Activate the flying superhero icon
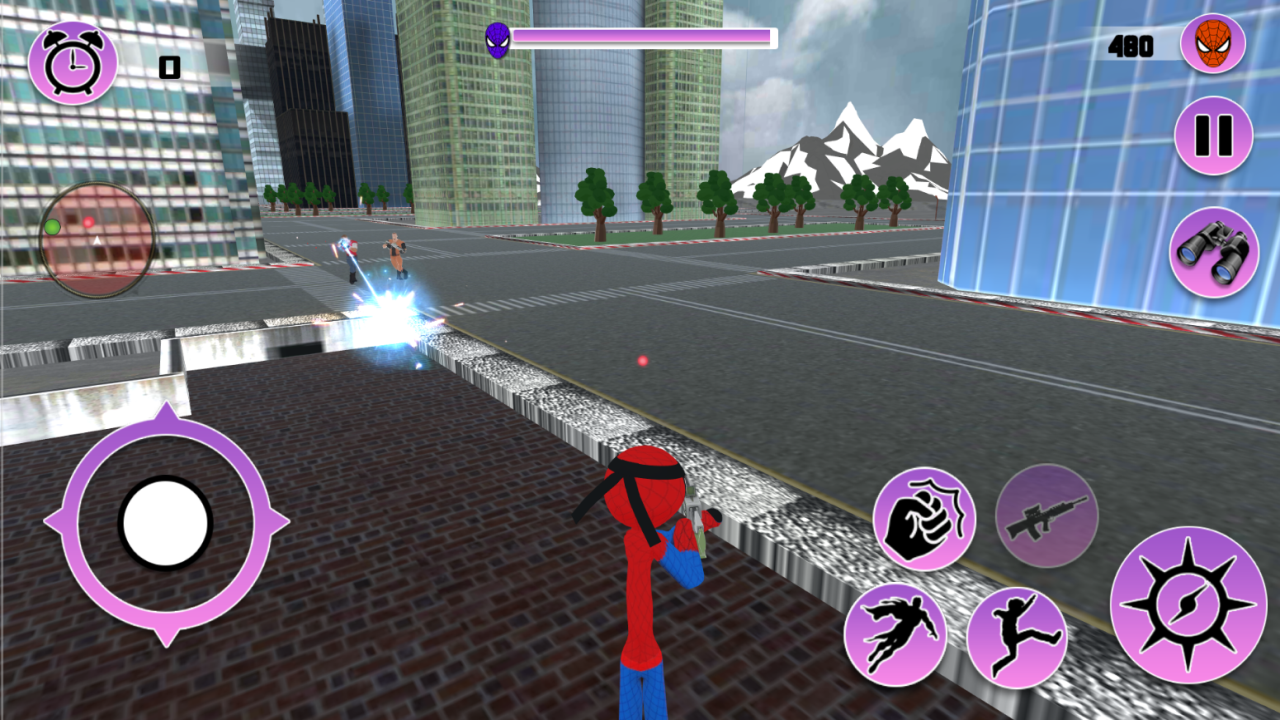The width and height of the screenshot is (1280, 720). (899, 629)
